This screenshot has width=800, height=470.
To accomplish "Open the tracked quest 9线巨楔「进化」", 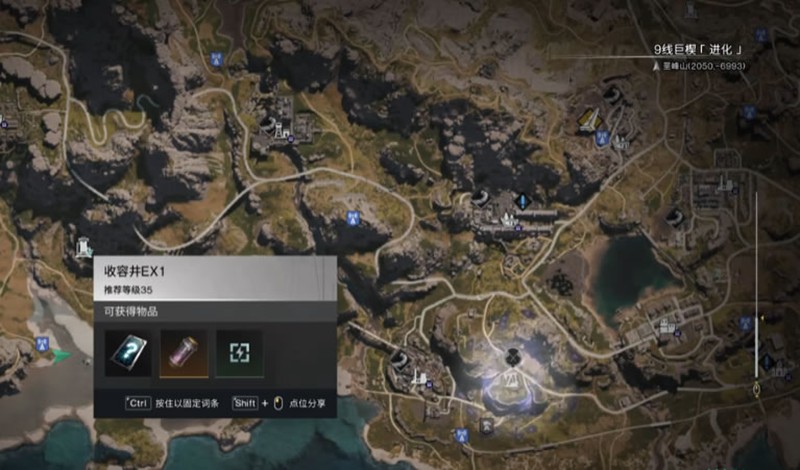I will (x=700, y=48).
